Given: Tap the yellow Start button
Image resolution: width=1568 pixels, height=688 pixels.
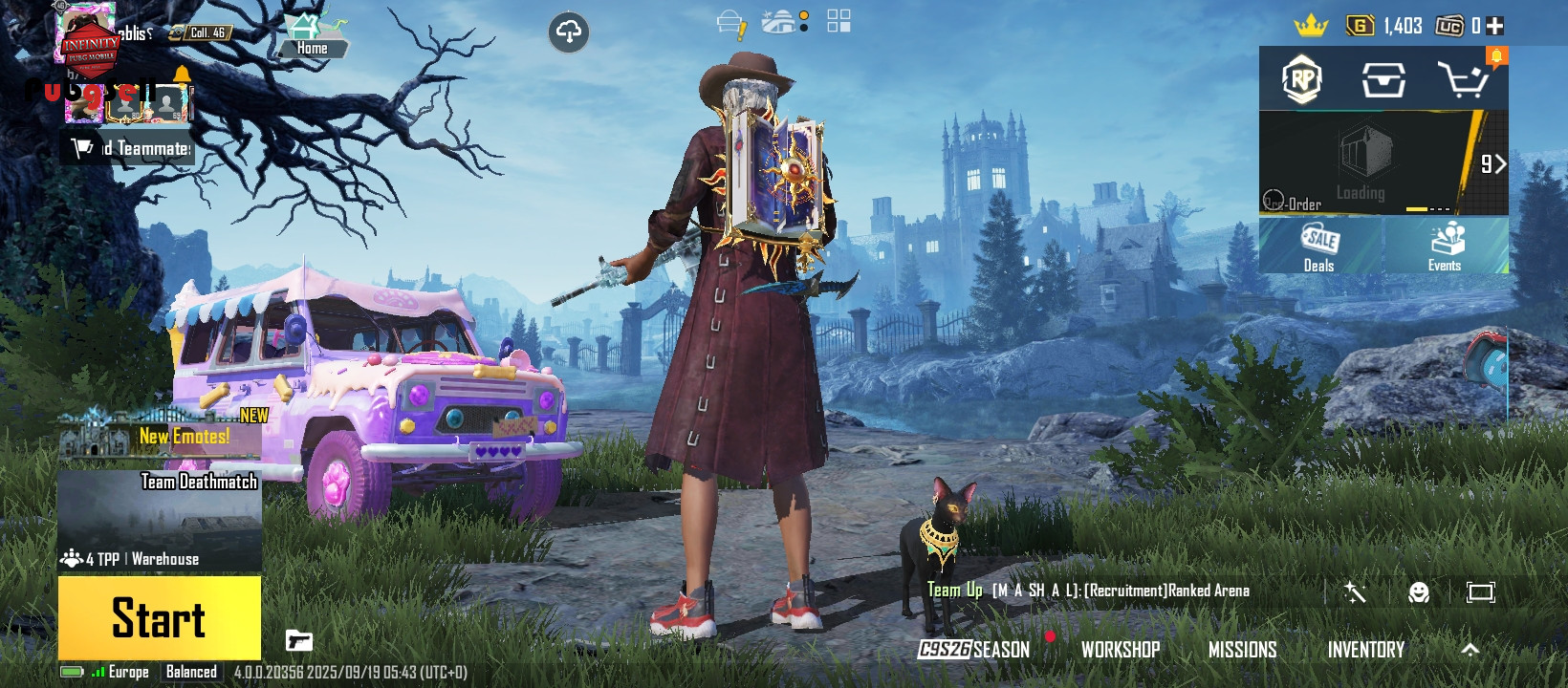Looking at the screenshot, I should click(x=159, y=617).
